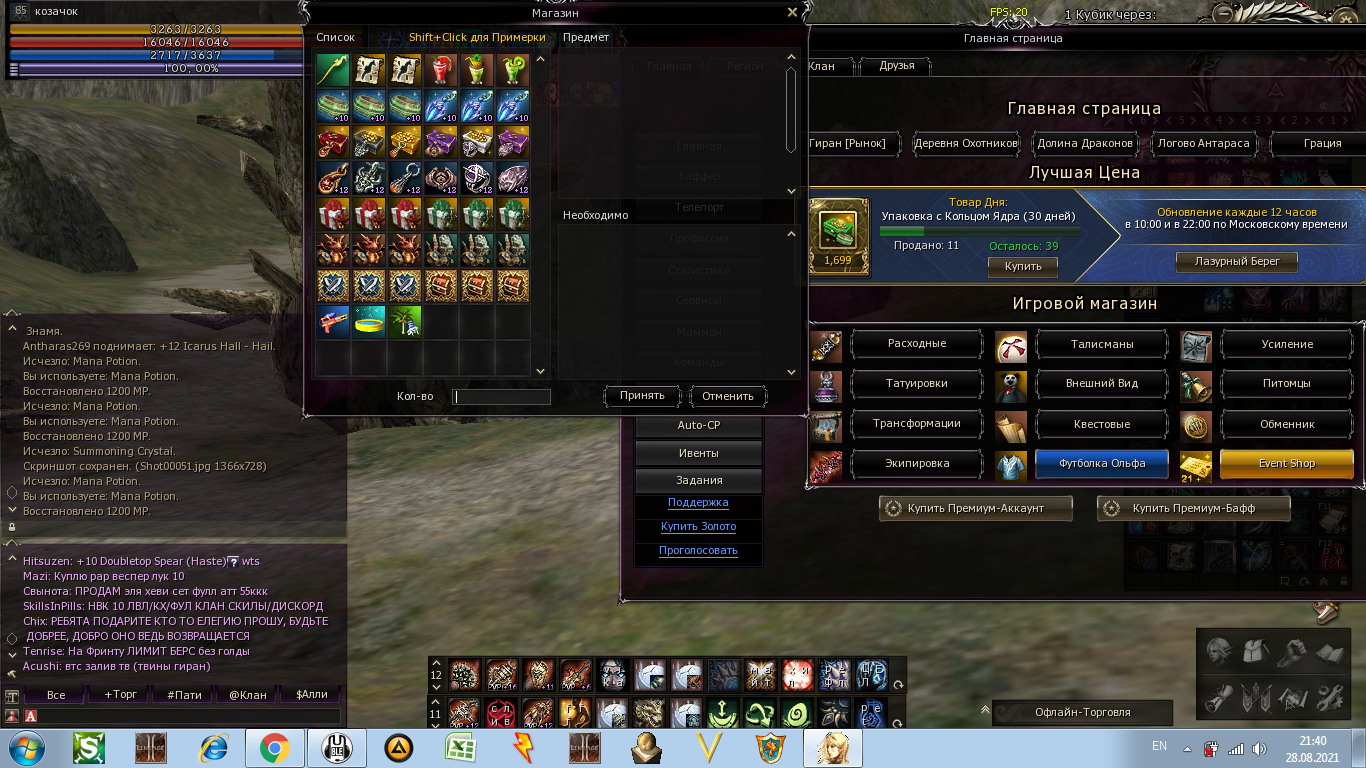Screen dimensions: 1366x768
Task: Open Google Chrome from the Windows taskbar
Action: (278, 747)
